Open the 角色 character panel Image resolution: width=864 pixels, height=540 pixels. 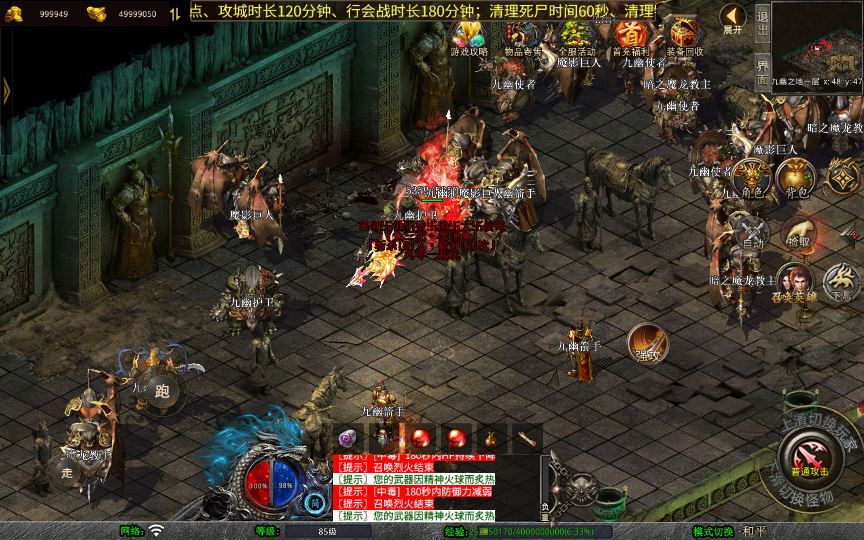point(751,179)
